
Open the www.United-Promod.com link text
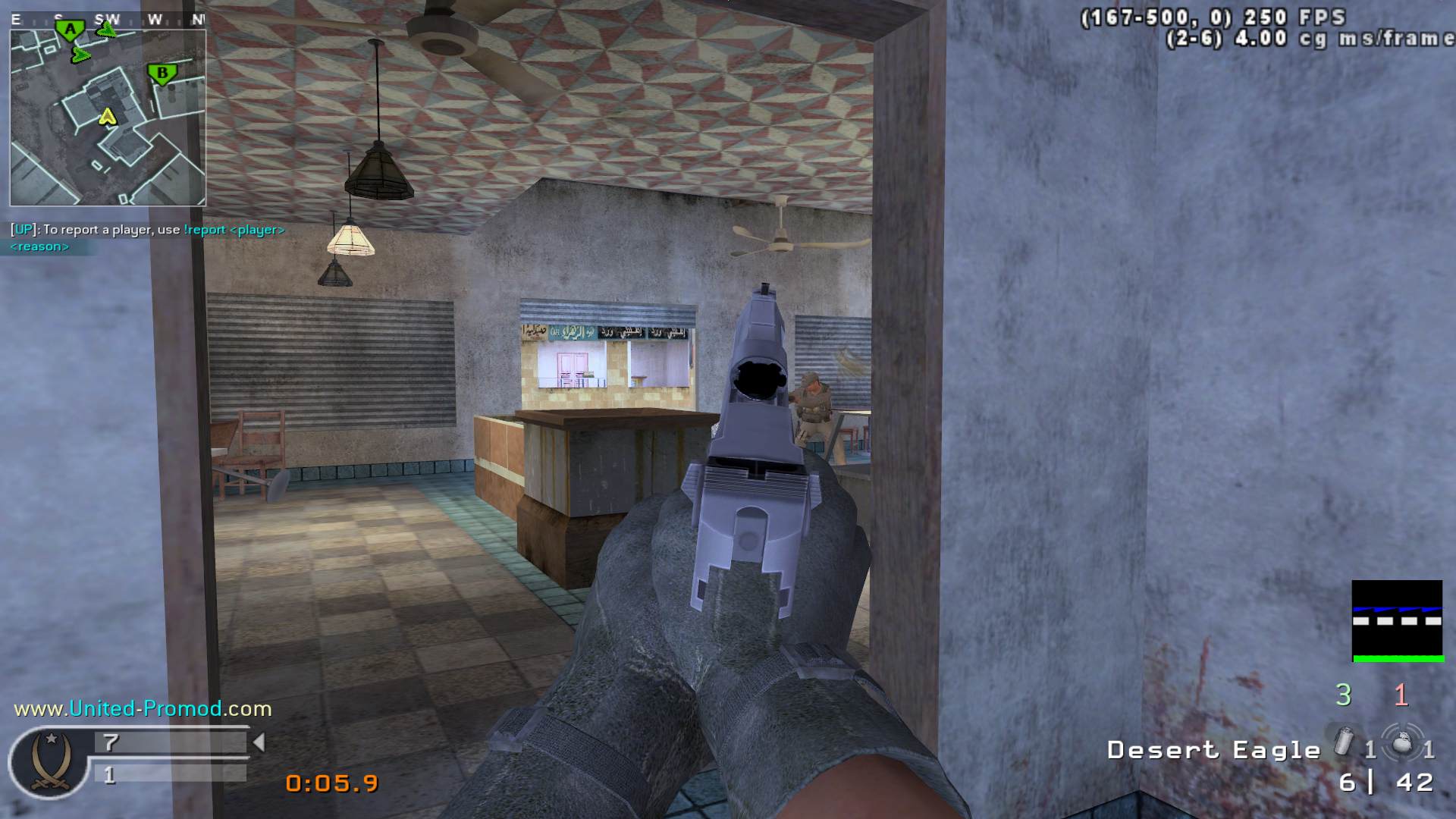pos(143,709)
